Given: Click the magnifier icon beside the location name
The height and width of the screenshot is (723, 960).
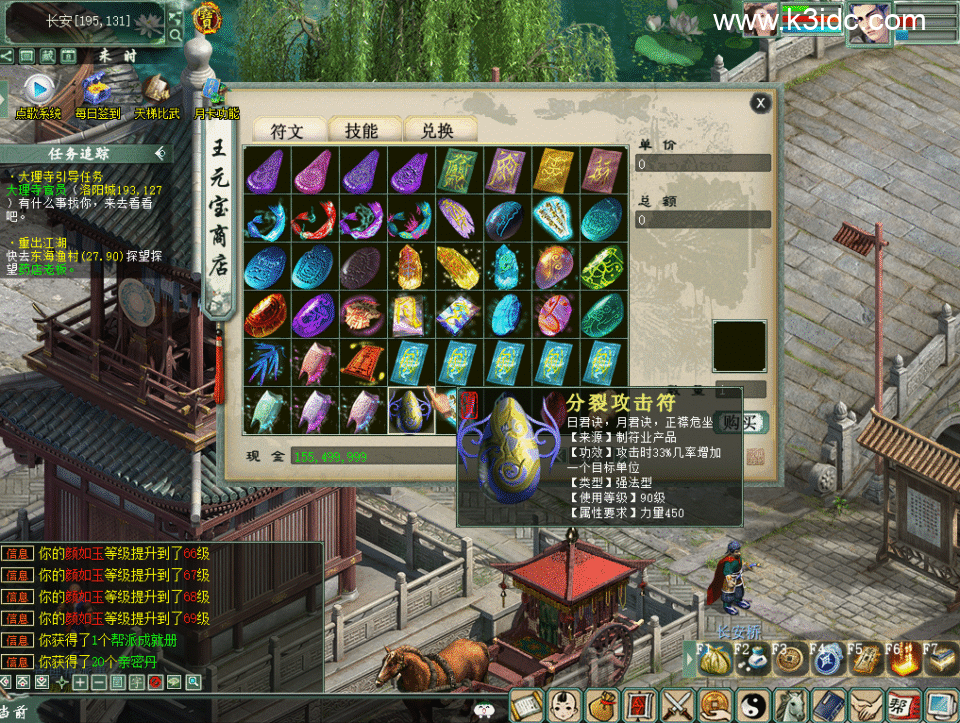Looking at the screenshot, I should coord(176,36).
